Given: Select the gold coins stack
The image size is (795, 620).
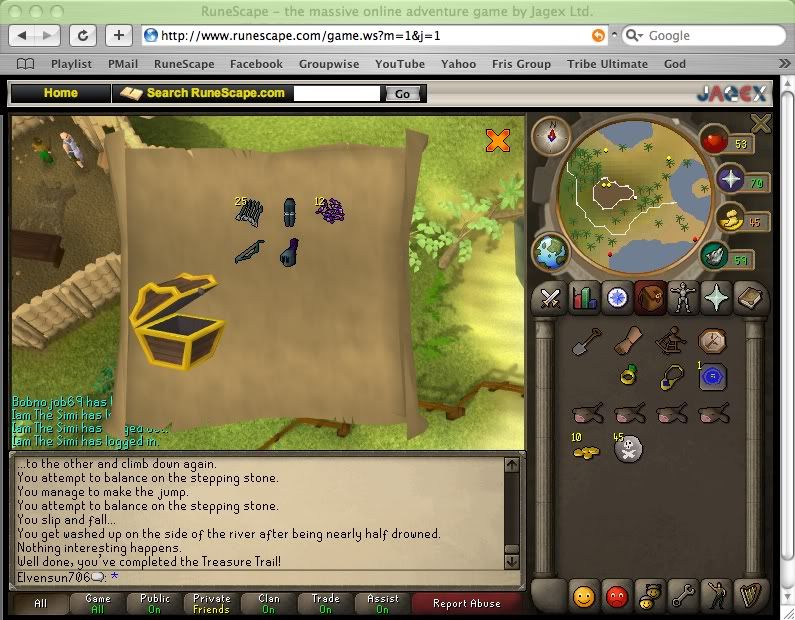Looking at the screenshot, I should [x=585, y=451].
